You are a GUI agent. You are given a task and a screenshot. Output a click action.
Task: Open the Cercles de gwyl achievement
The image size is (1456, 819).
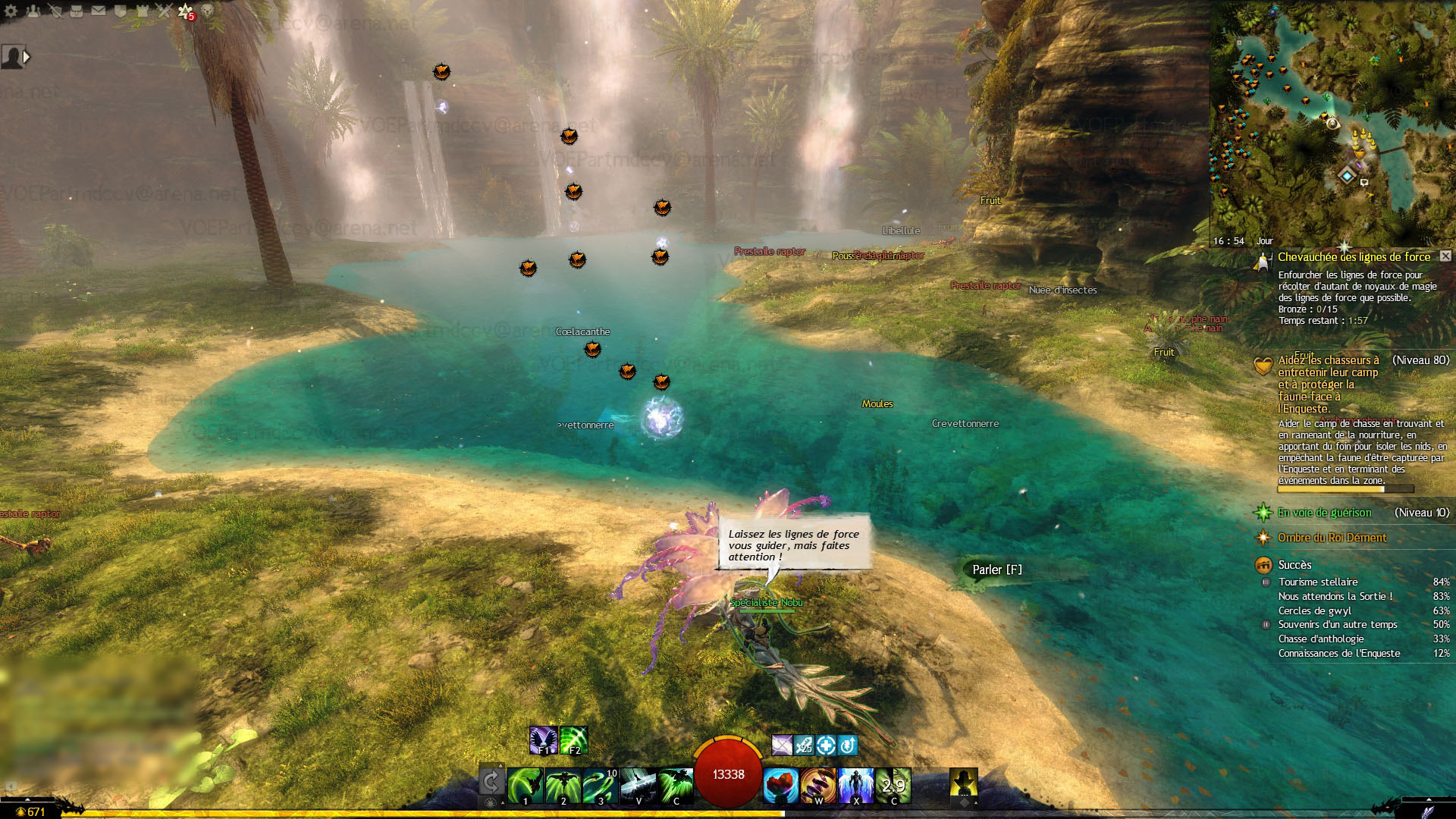point(1315,610)
